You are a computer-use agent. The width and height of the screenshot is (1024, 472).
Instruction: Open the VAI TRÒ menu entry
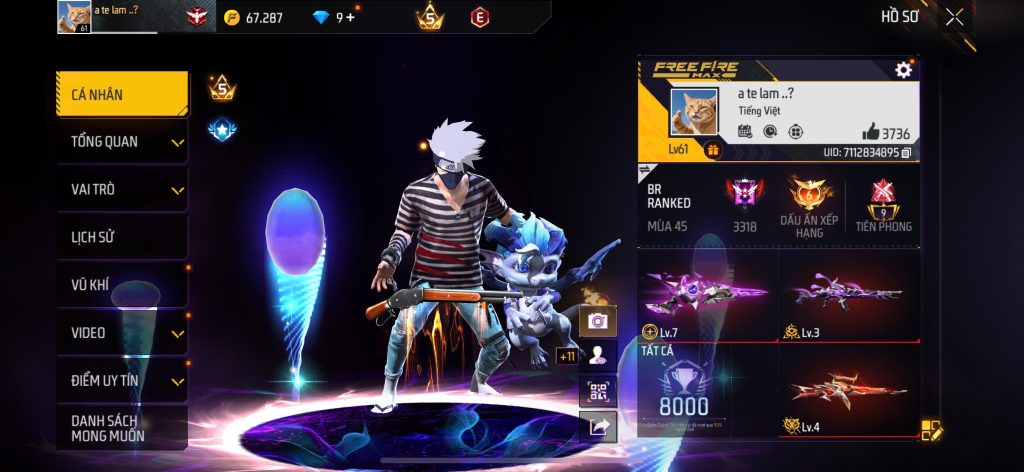pyautogui.click(x=122, y=189)
